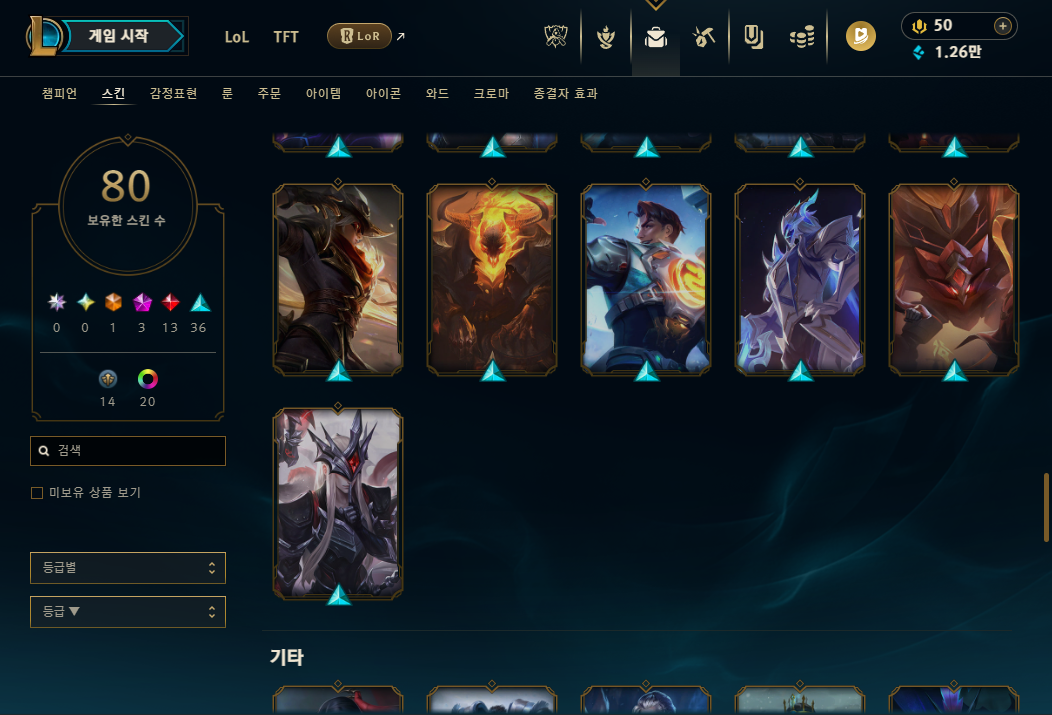Open the coin stack store icon

click(801, 38)
